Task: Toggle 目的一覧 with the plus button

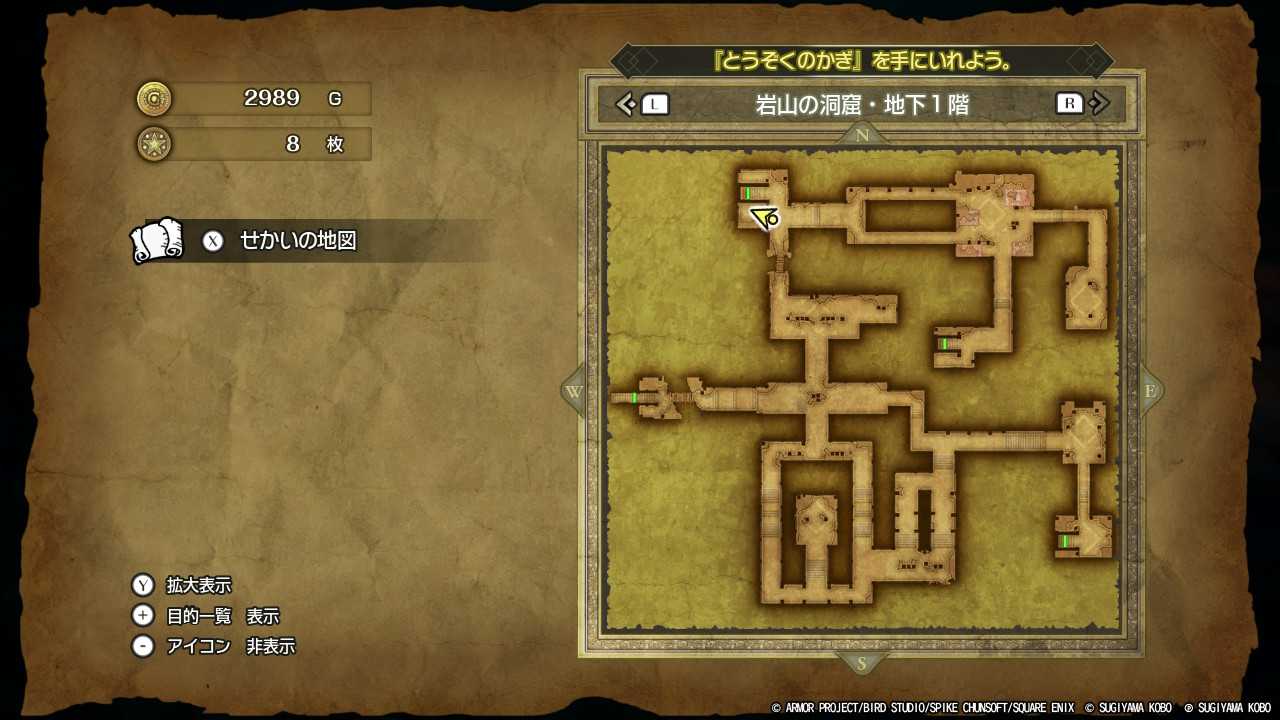Action: click(x=144, y=615)
